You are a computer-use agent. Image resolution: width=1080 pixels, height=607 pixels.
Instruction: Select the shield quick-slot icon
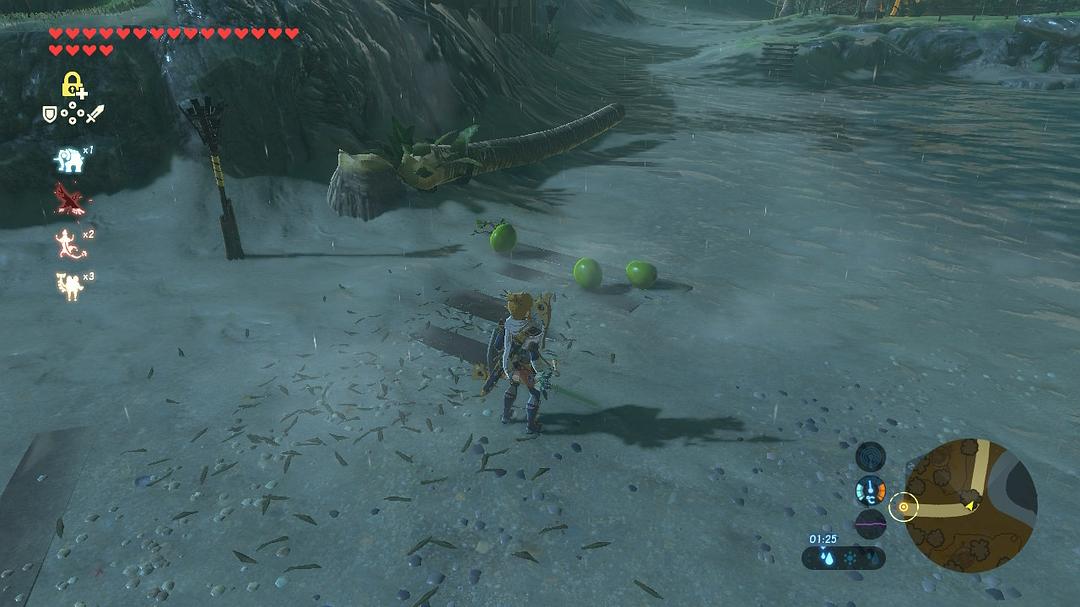49,115
